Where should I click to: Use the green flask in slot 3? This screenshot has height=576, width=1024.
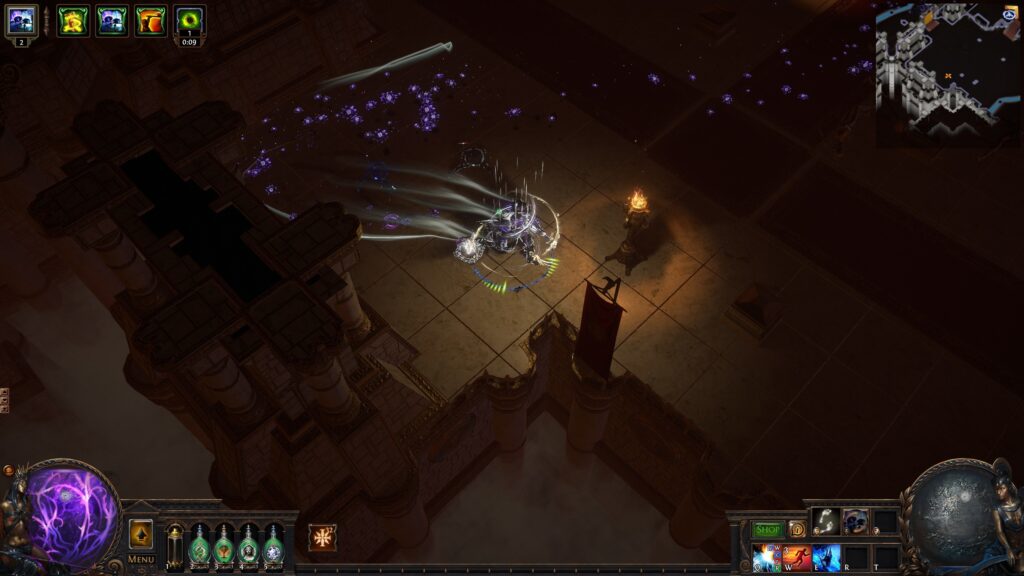[224, 545]
